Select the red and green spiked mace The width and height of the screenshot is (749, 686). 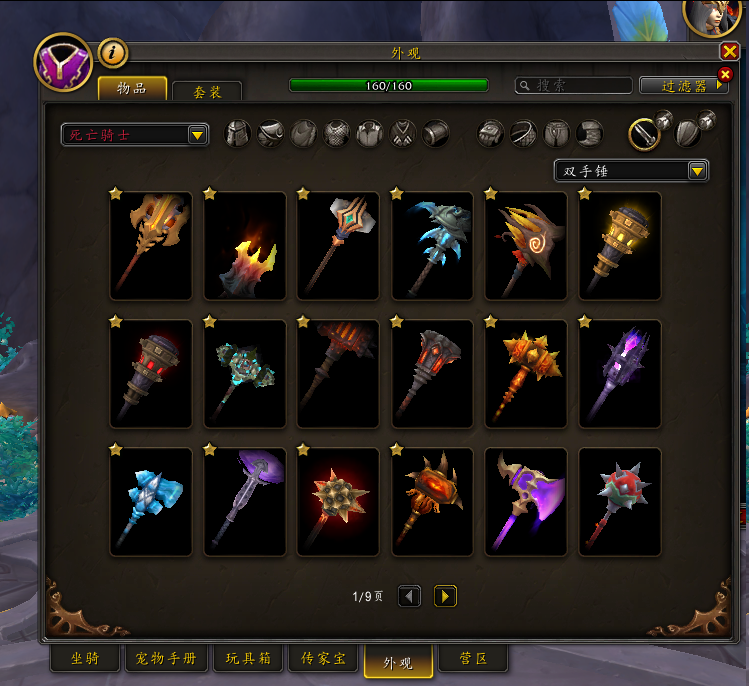coord(619,502)
